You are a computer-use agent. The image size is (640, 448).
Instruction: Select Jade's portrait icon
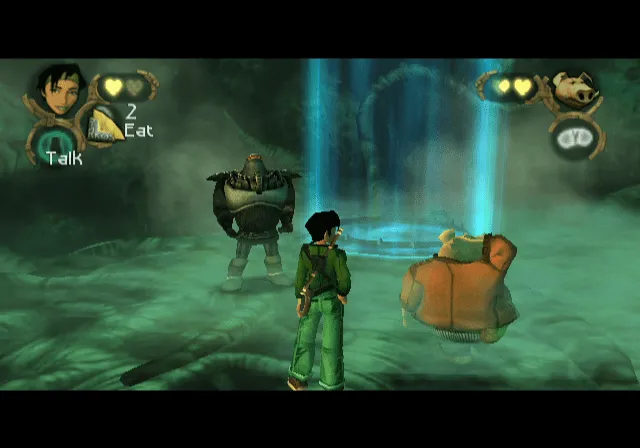(x=59, y=90)
